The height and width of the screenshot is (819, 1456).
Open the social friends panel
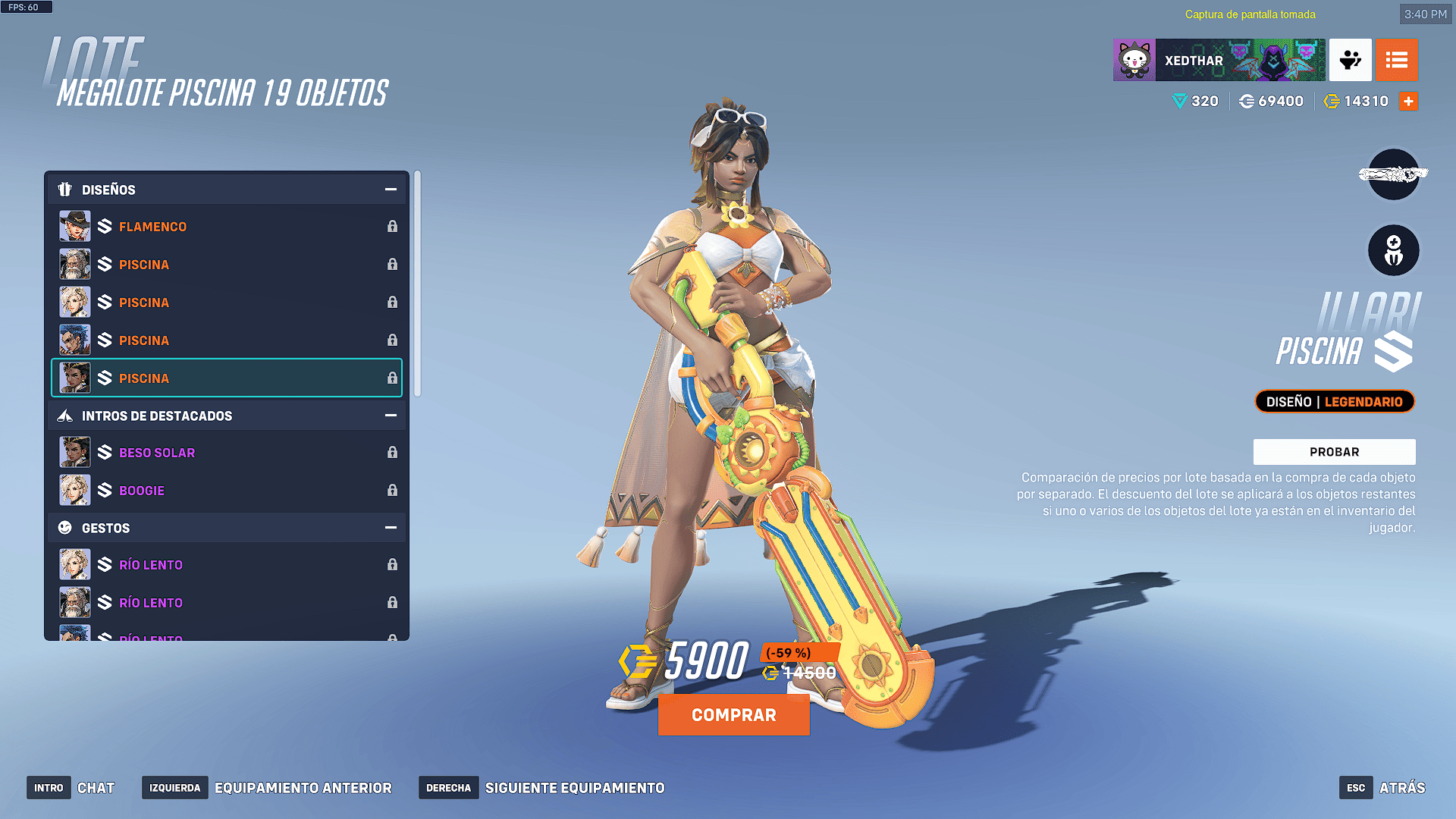pyautogui.click(x=1350, y=60)
